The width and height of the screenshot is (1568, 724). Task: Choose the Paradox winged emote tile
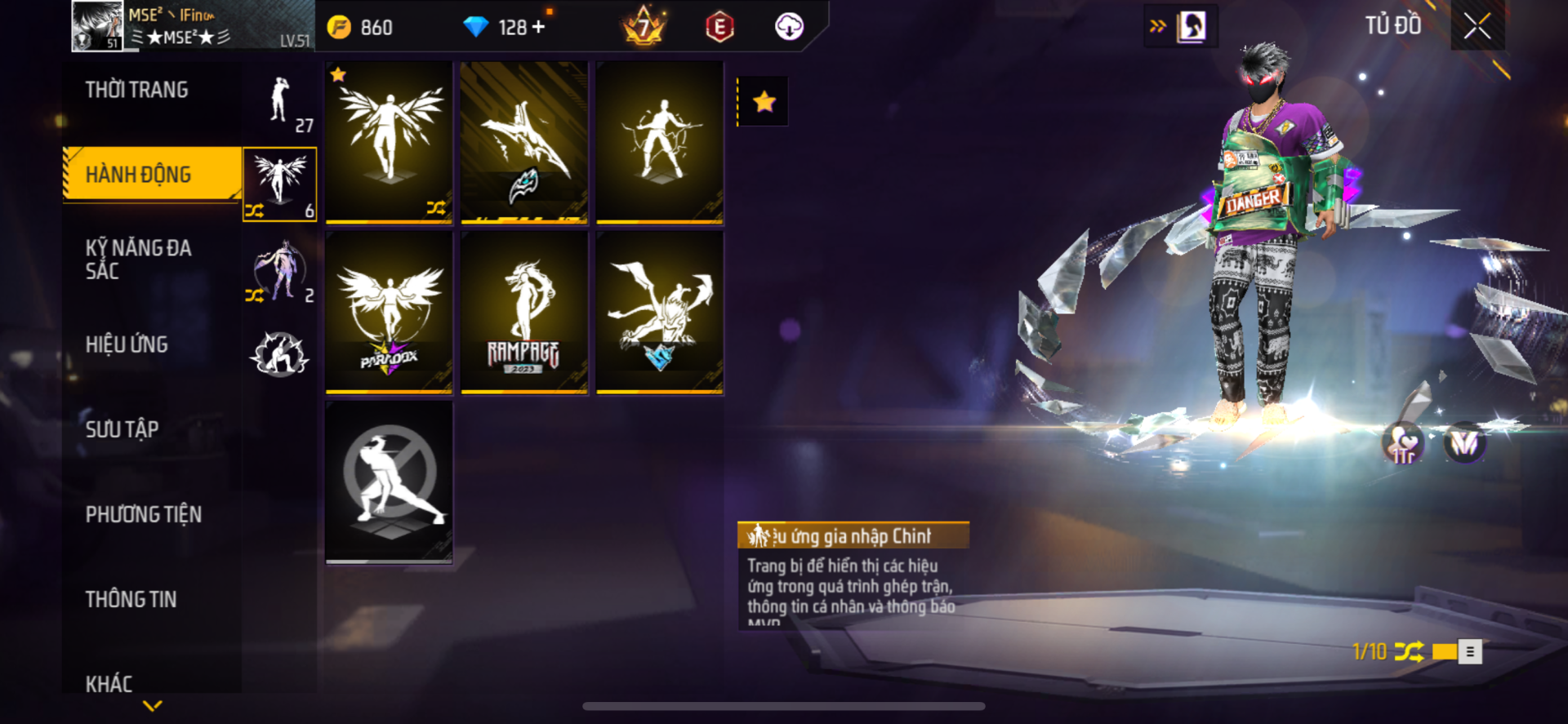tap(389, 313)
